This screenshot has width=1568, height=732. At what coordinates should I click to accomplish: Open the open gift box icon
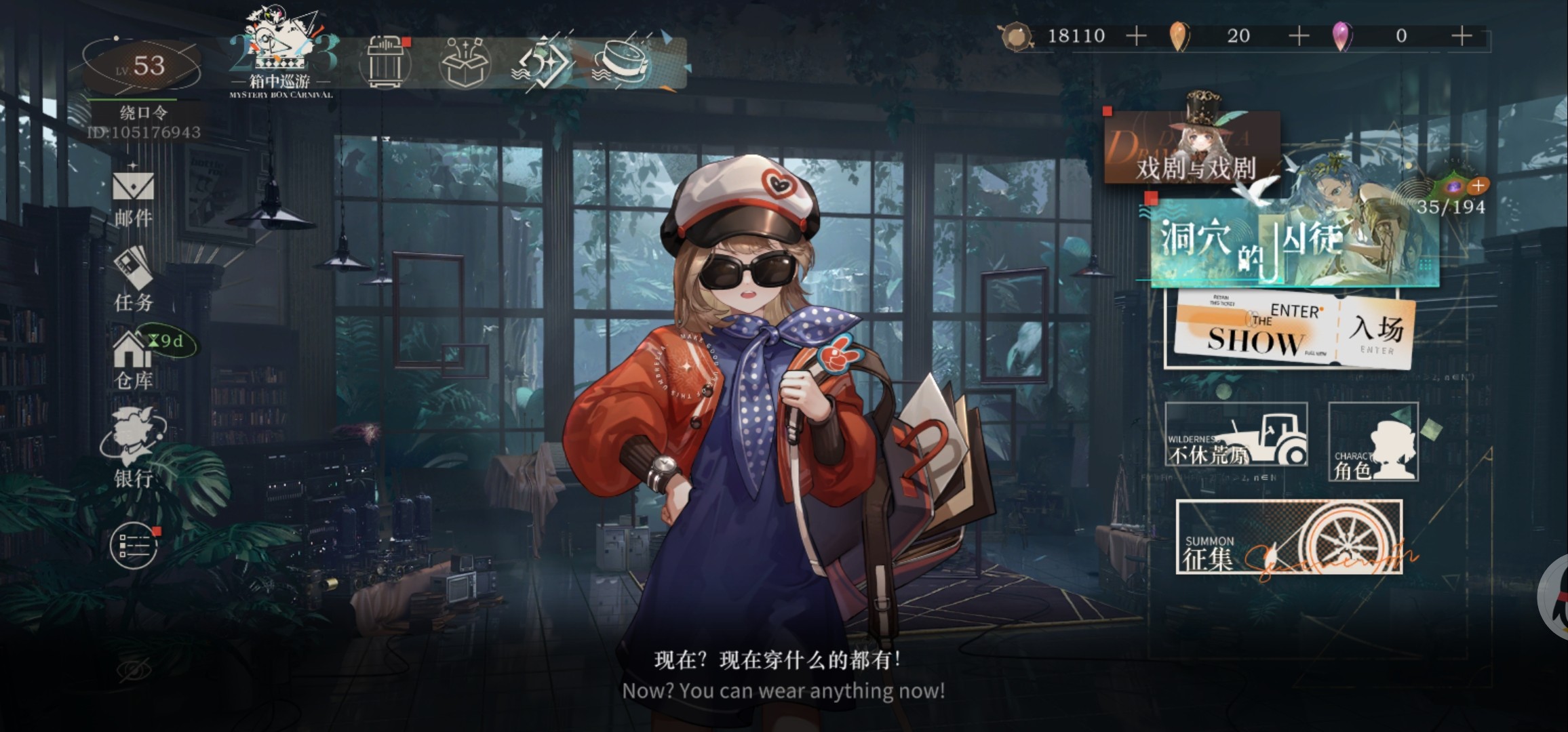(x=465, y=62)
